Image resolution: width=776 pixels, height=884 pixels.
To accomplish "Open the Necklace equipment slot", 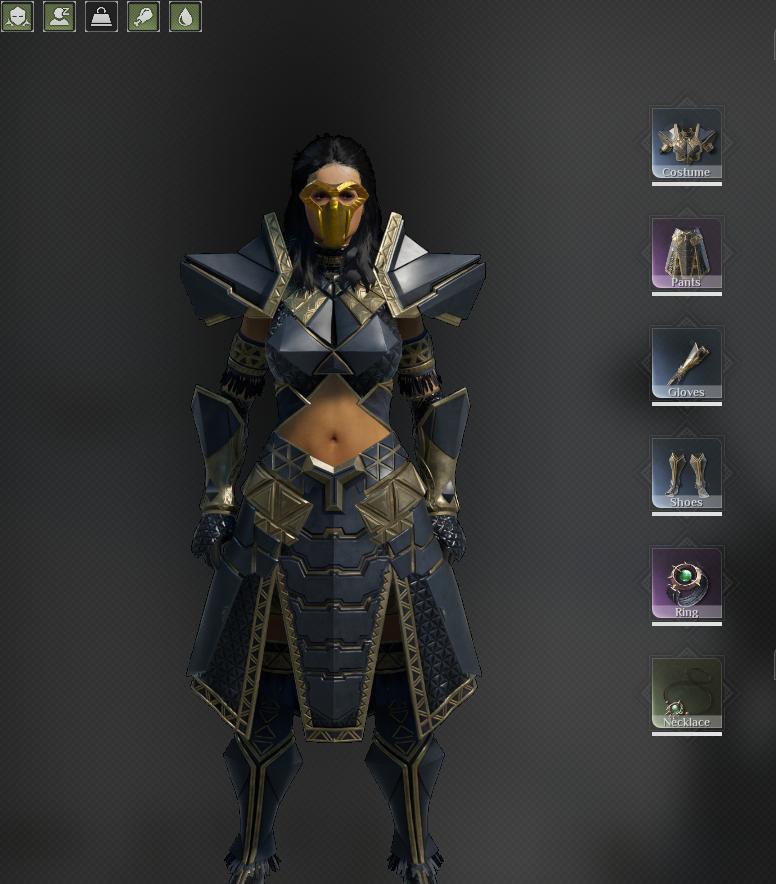I will coord(686,694).
